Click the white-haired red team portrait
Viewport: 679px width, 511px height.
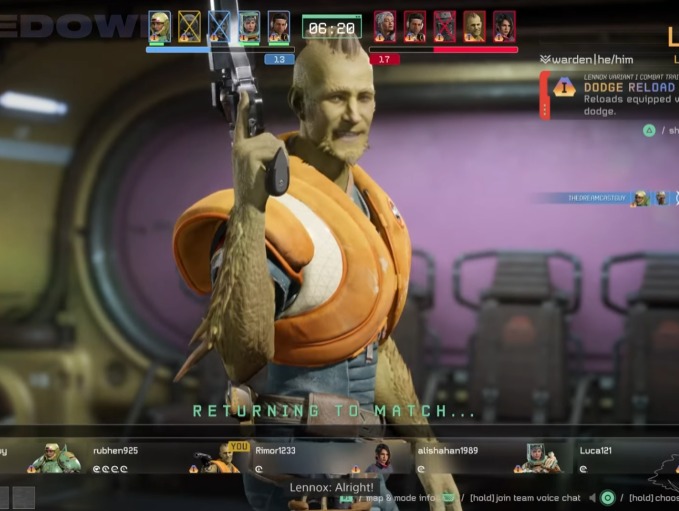coord(385,25)
